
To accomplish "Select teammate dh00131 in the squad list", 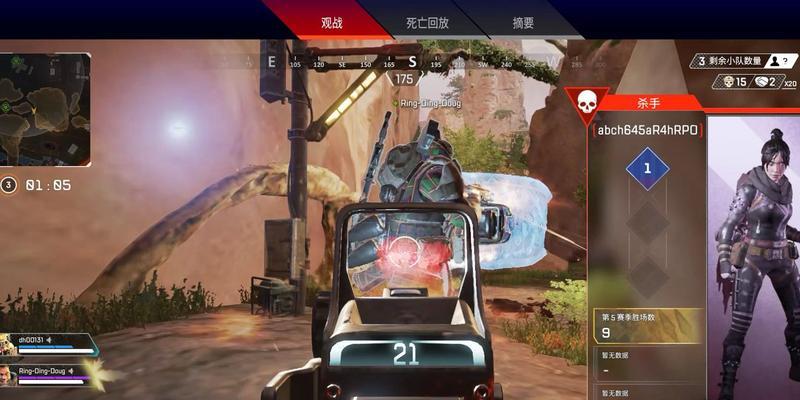I will (50, 343).
